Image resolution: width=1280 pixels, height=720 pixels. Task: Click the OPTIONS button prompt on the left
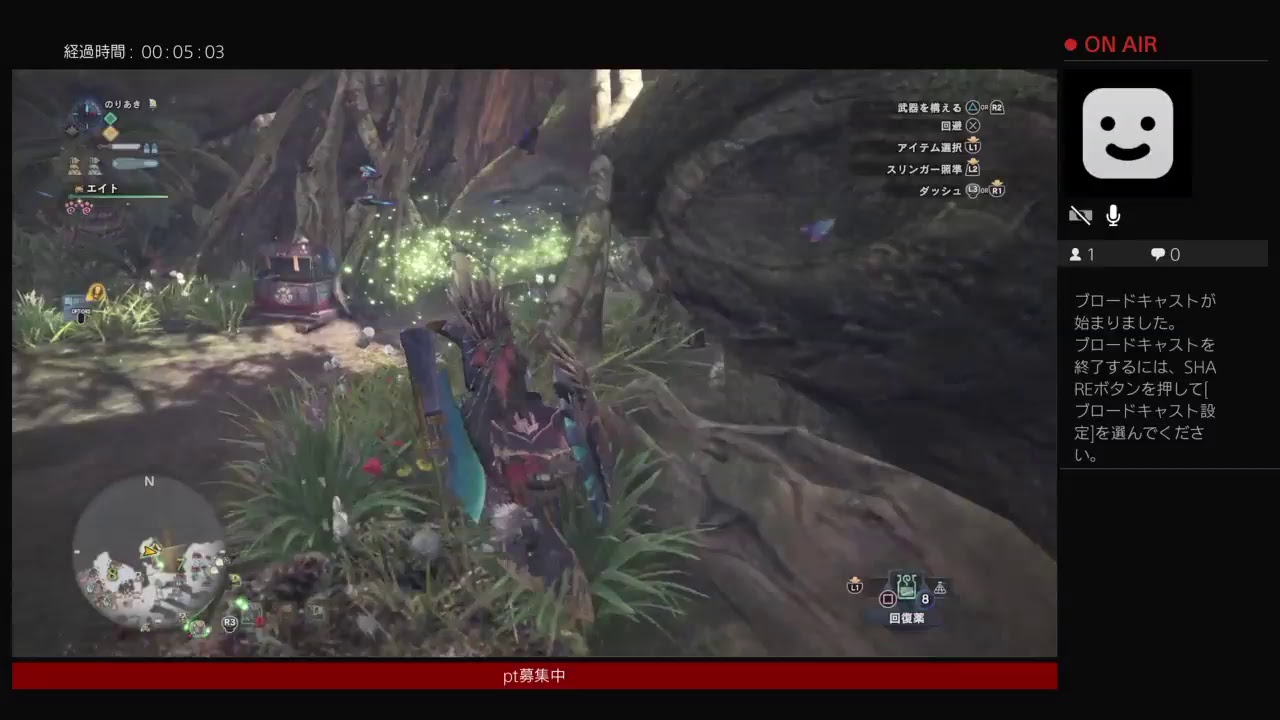click(80, 311)
